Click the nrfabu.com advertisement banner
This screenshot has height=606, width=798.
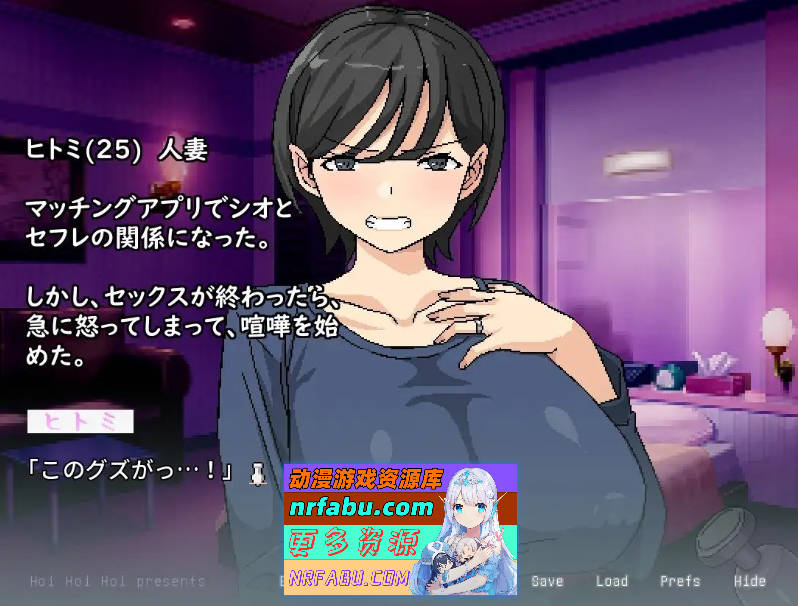coord(400,530)
